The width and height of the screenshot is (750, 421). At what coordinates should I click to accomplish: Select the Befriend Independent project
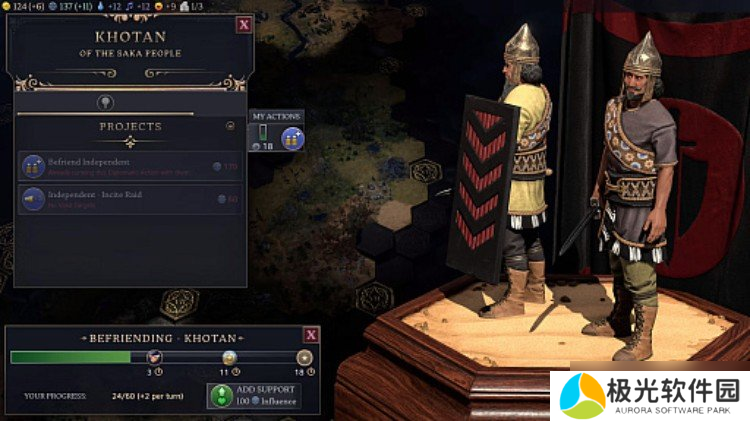coord(131,166)
